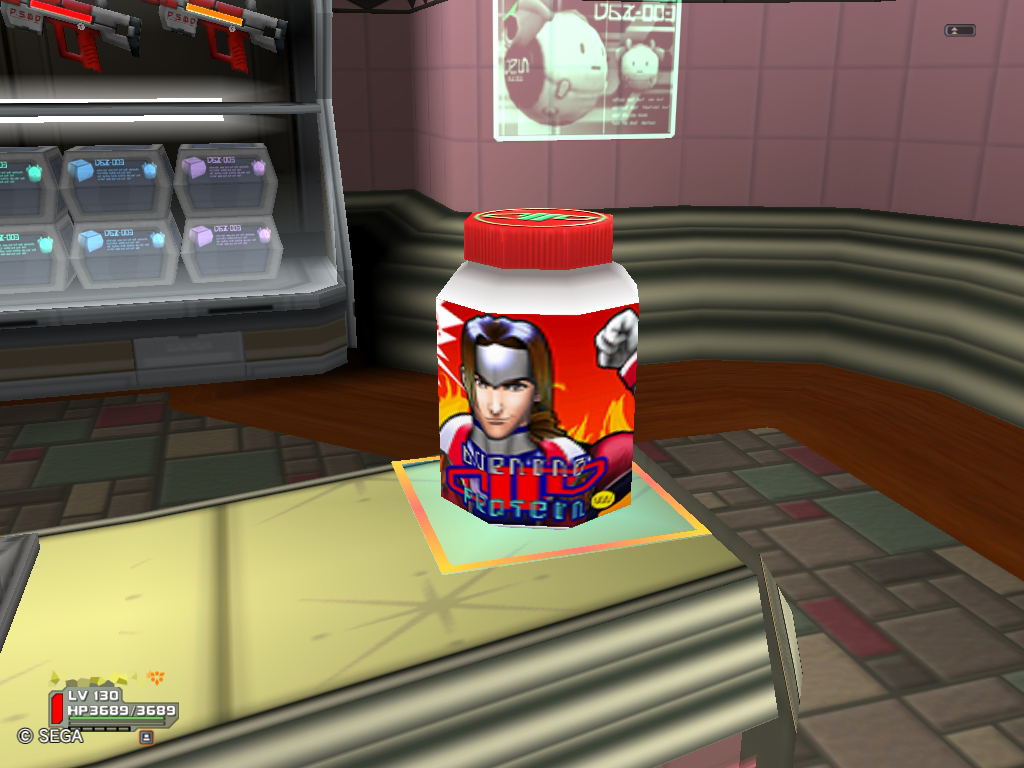The height and width of the screenshot is (768, 1024).
Task: Click the double-arrow indicator at top right
Action: point(959,31)
